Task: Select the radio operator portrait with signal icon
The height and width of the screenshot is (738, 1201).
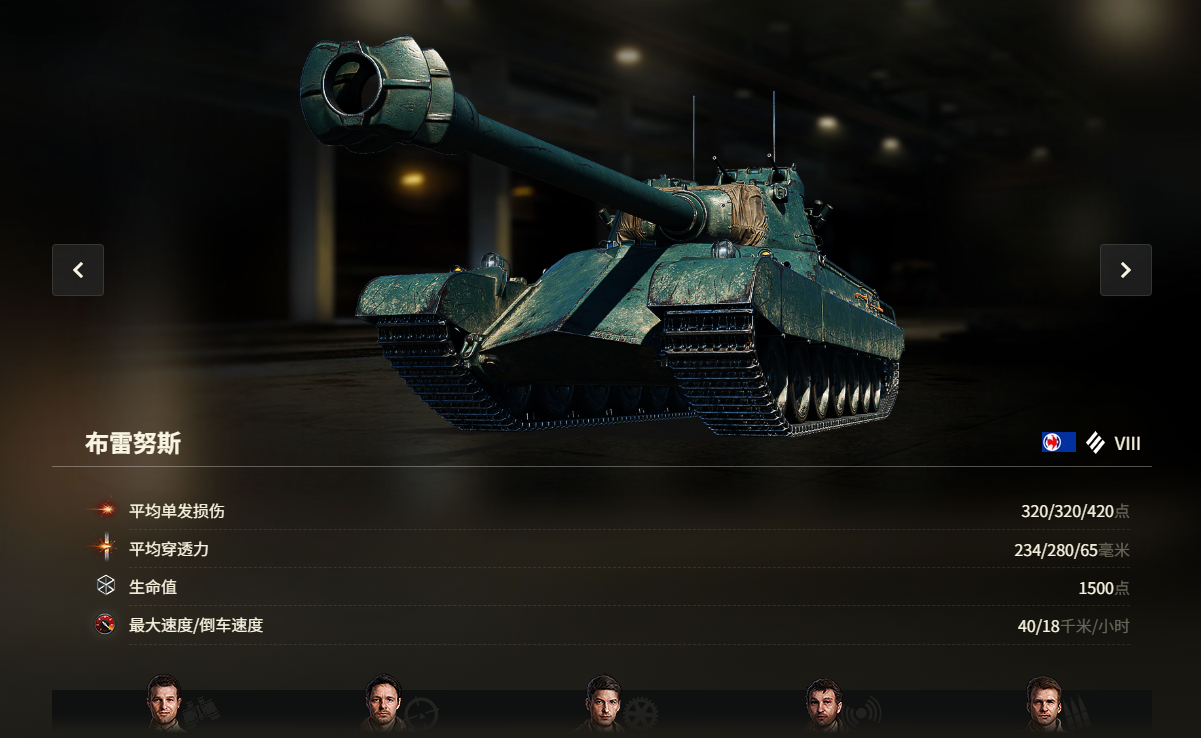Action: tap(823, 706)
